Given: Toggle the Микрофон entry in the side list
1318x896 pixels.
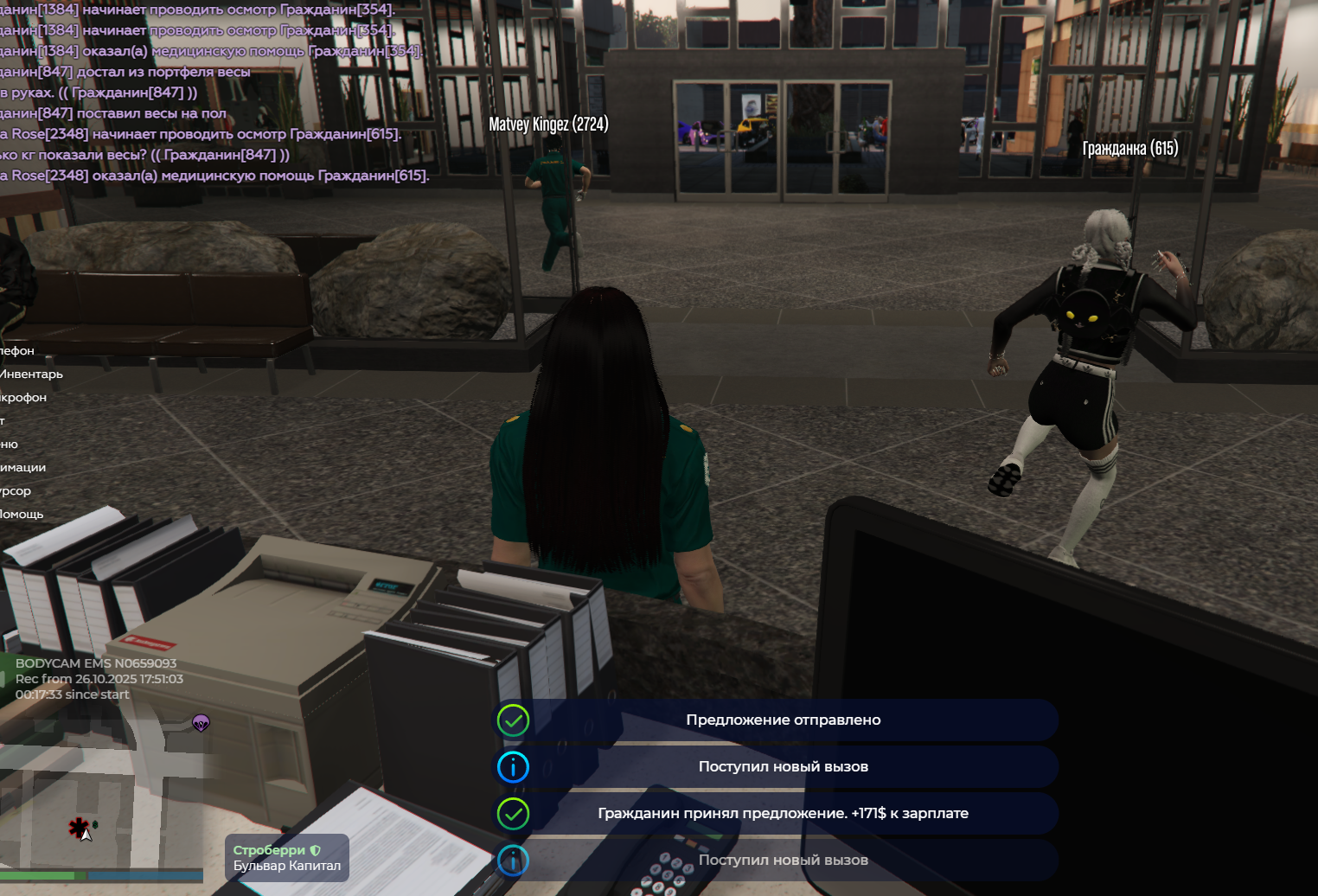Looking at the screenshot, I should 23,398.
